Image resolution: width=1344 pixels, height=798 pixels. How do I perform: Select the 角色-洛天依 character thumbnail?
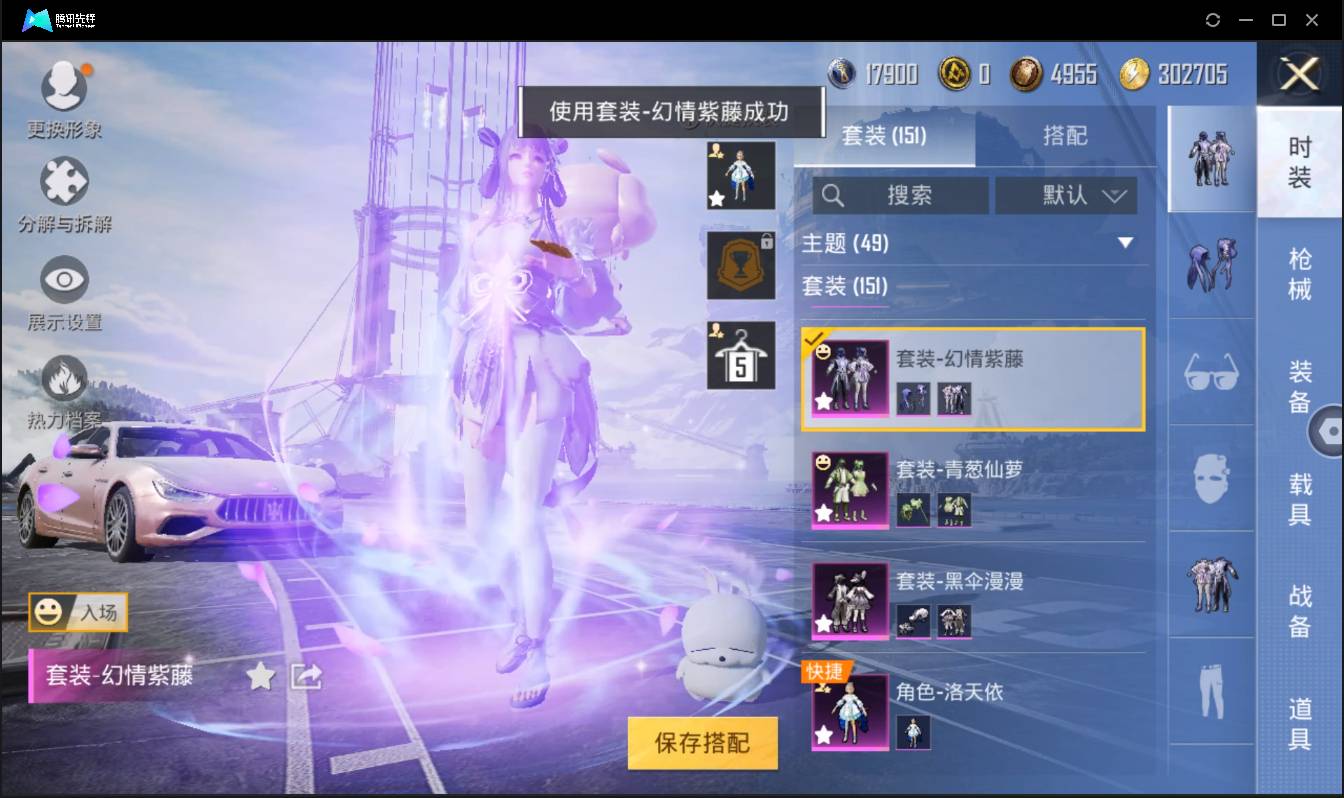[850, 709]
